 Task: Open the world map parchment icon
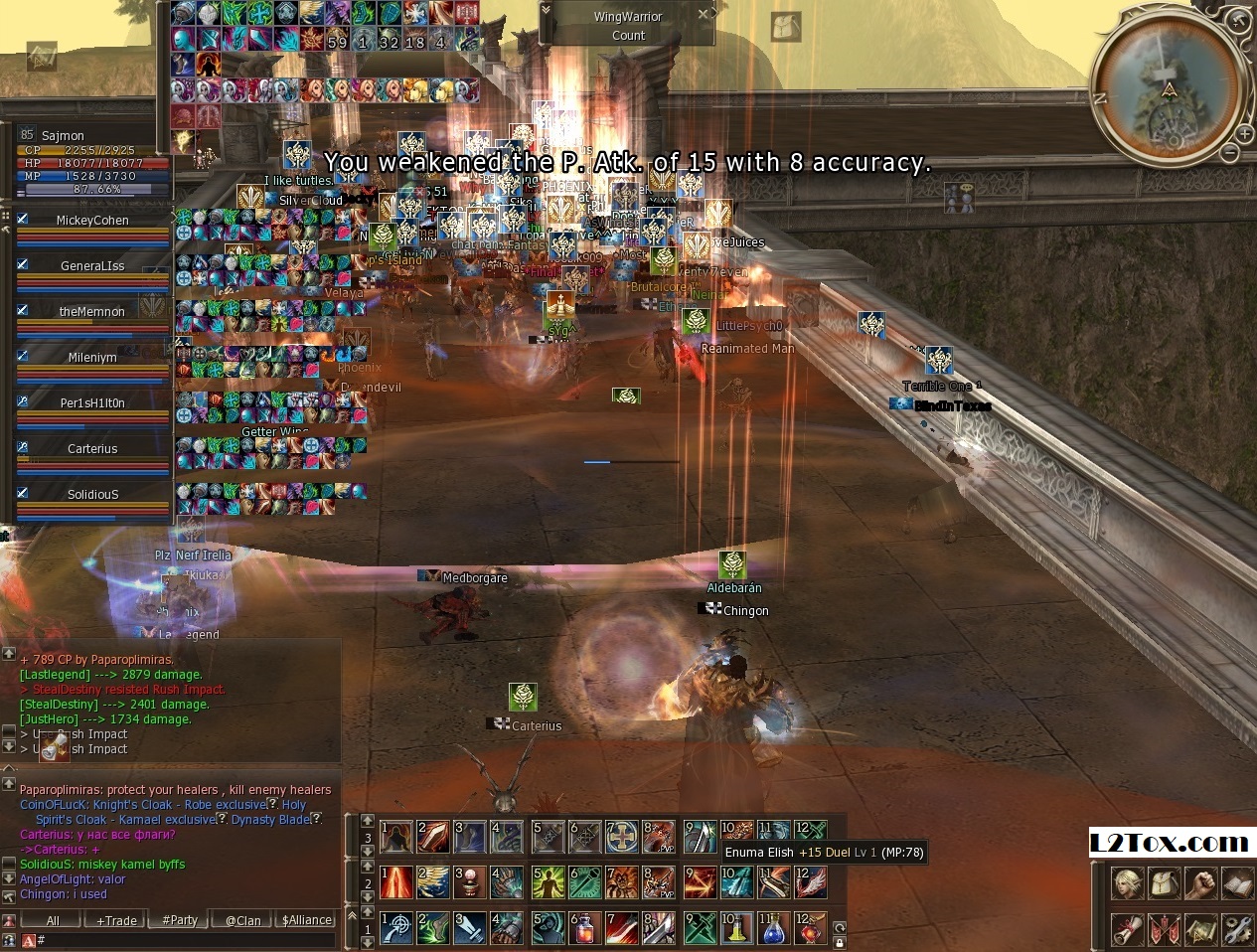[1201, 929]
